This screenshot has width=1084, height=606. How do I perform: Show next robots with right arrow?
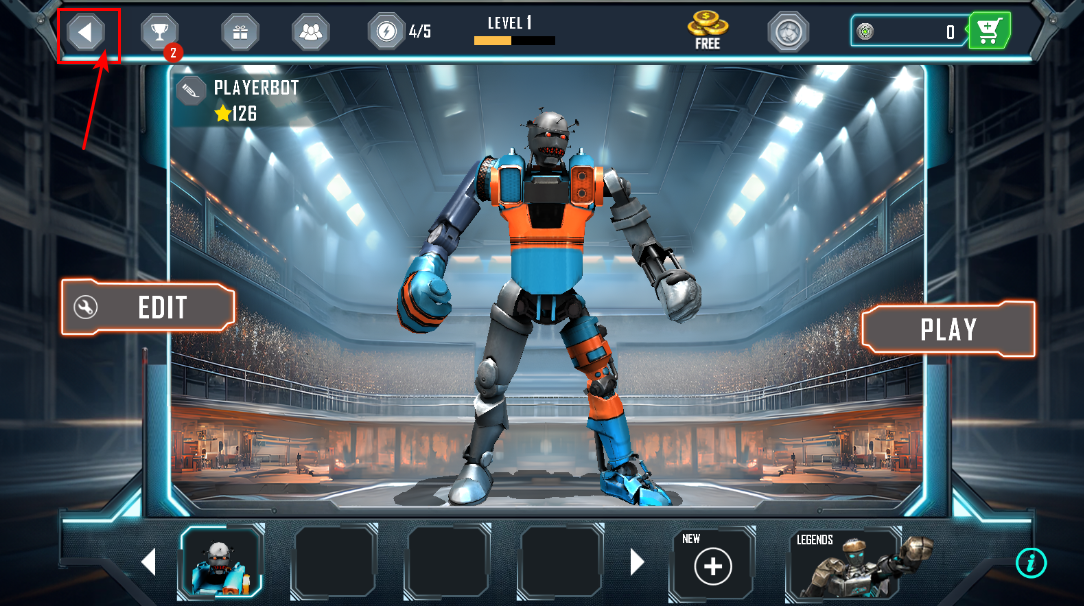click(x=637, y=562)
